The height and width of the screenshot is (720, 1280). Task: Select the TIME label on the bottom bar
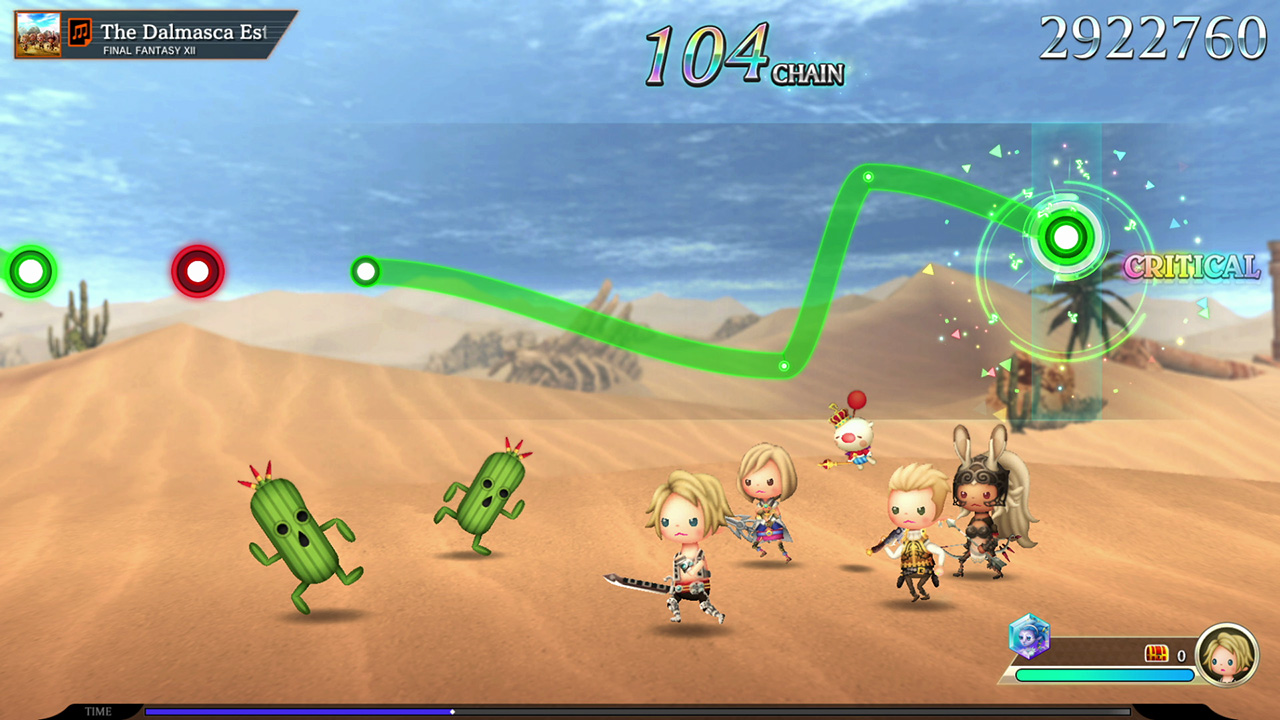point(98,711)
